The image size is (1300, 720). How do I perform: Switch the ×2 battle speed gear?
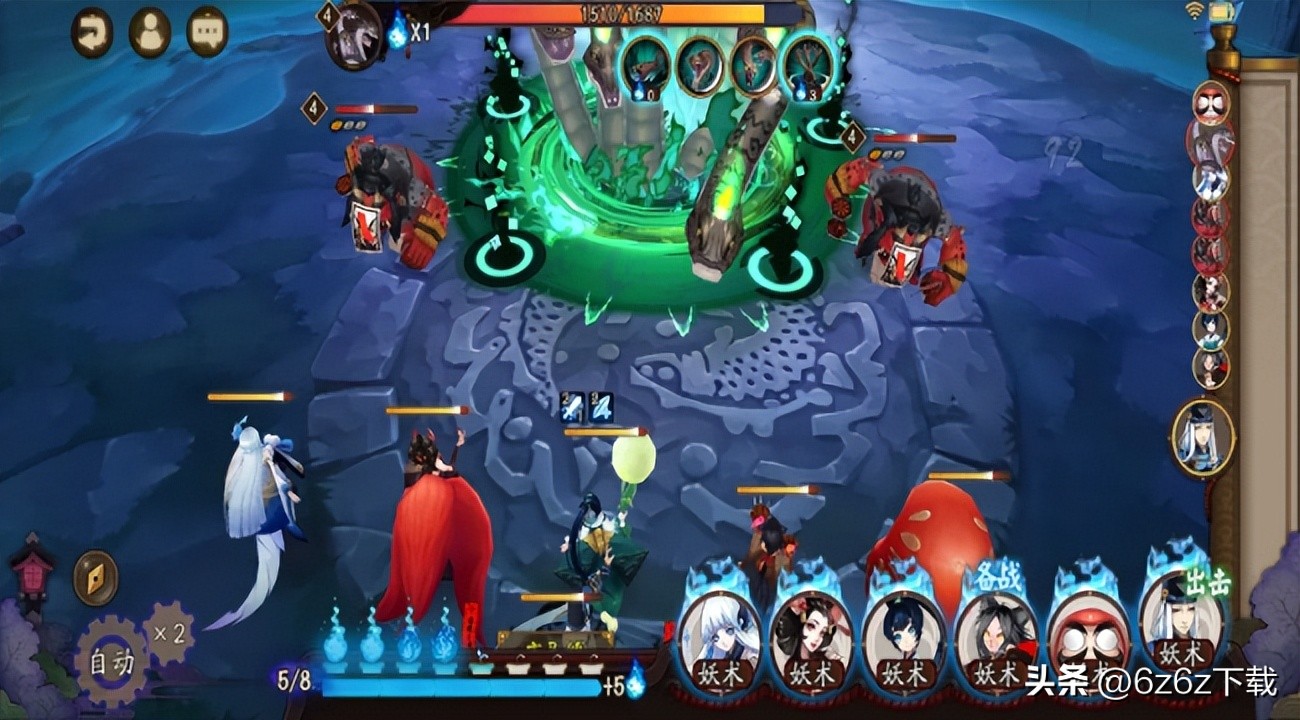(x=169, y=632)
